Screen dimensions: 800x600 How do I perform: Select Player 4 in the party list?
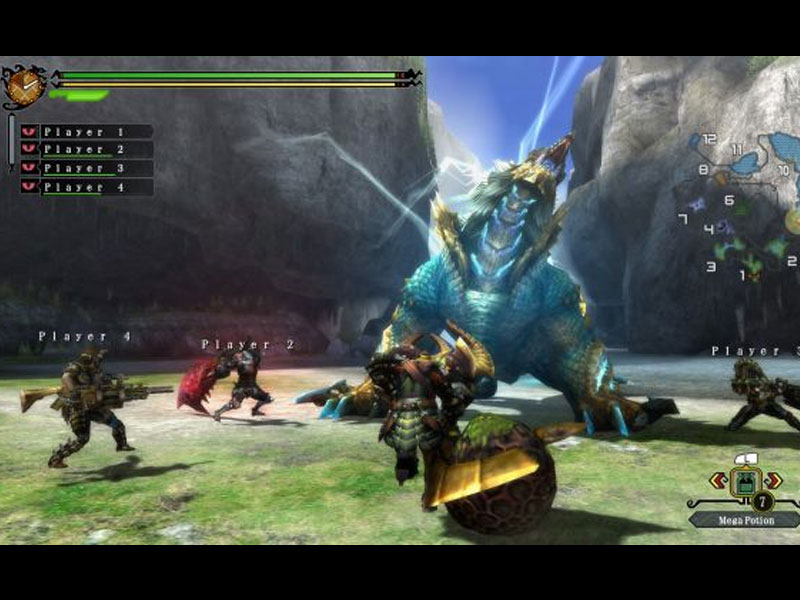click(88, 187)
